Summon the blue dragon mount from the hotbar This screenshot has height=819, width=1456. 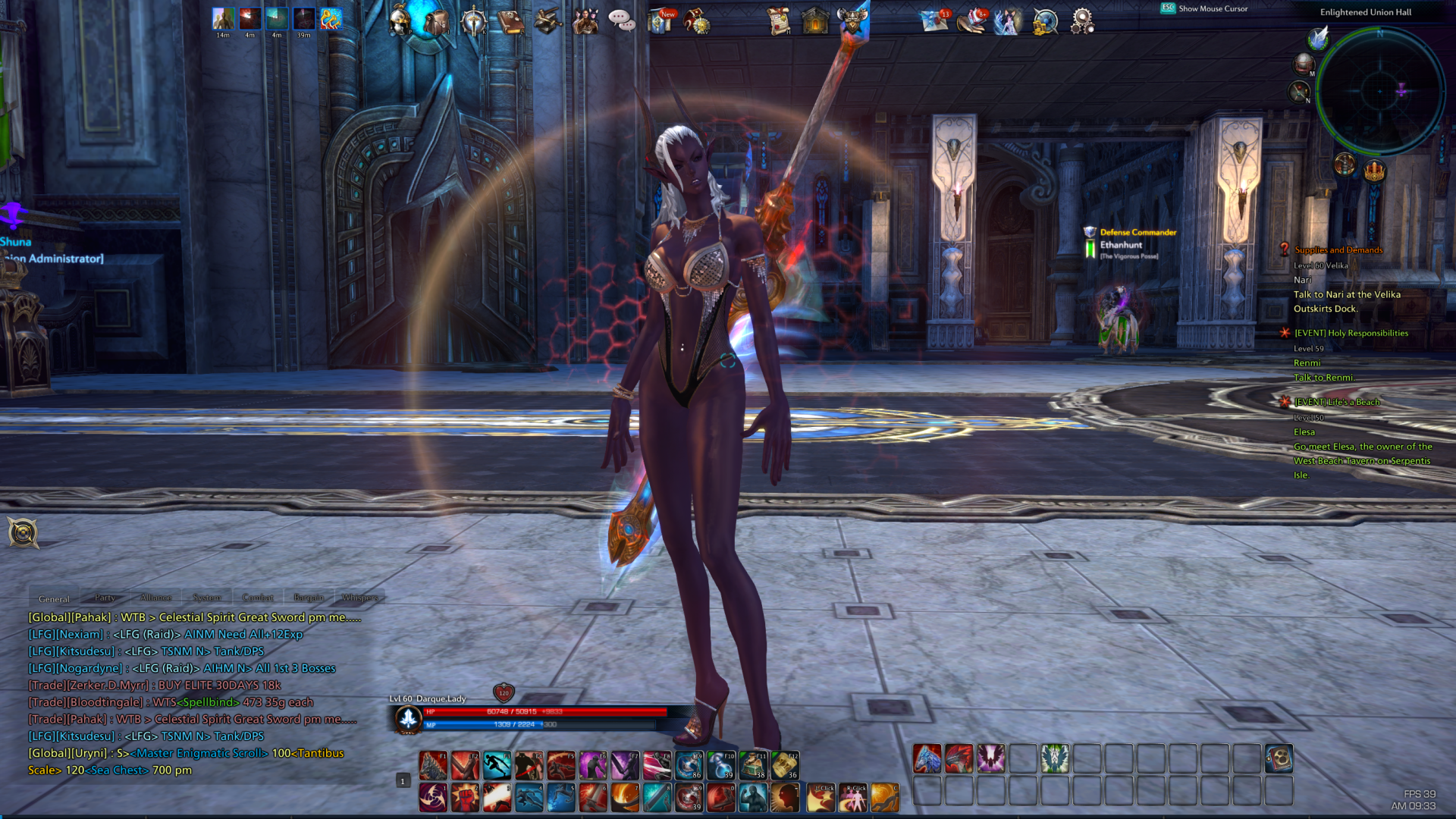click(x=927, y=759)
